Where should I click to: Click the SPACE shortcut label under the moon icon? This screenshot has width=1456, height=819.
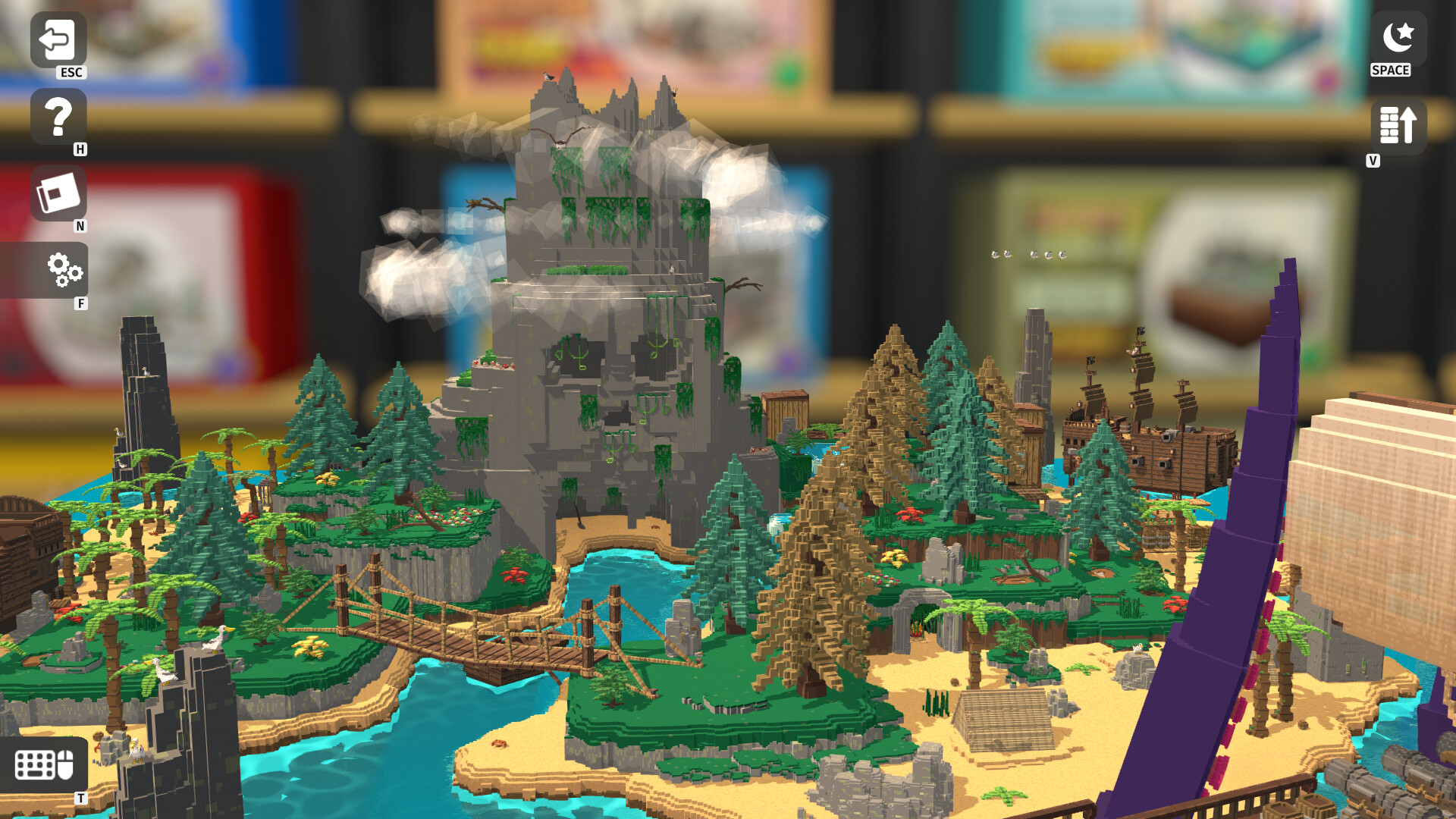[x=1390, y=71]
